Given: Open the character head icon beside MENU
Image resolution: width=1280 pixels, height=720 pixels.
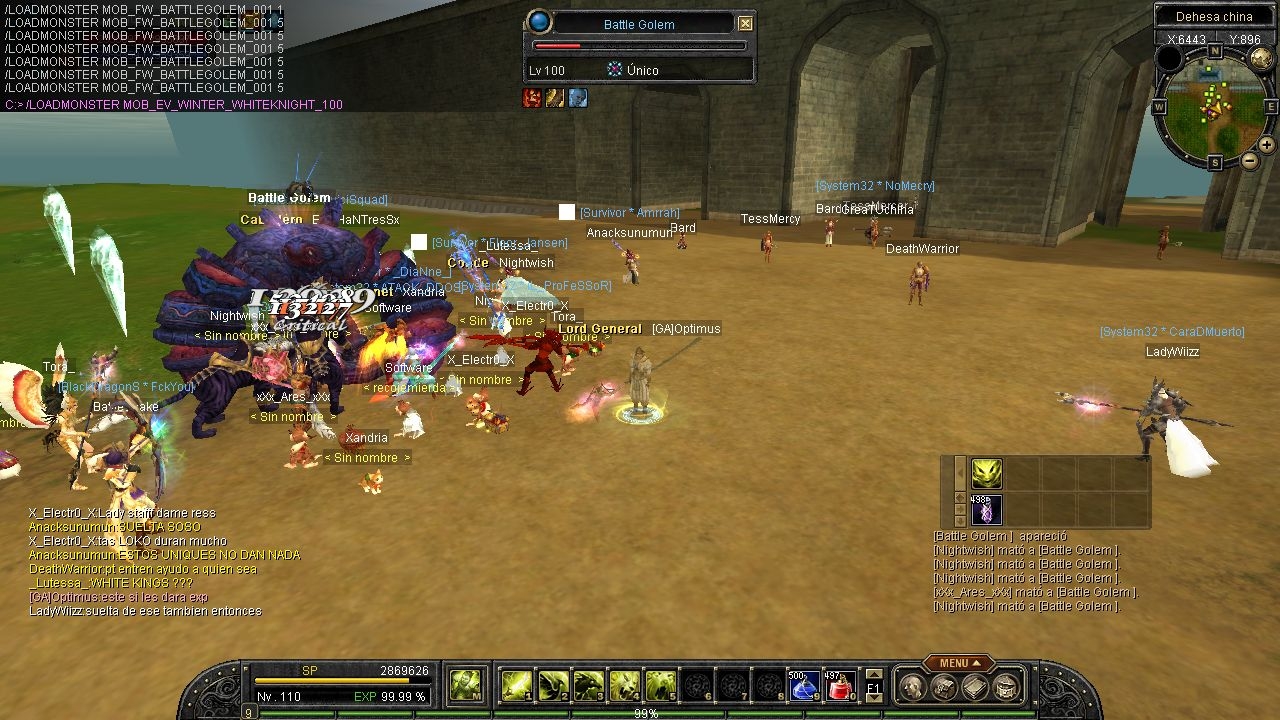Looking at the screenshot, I should 912,686.
